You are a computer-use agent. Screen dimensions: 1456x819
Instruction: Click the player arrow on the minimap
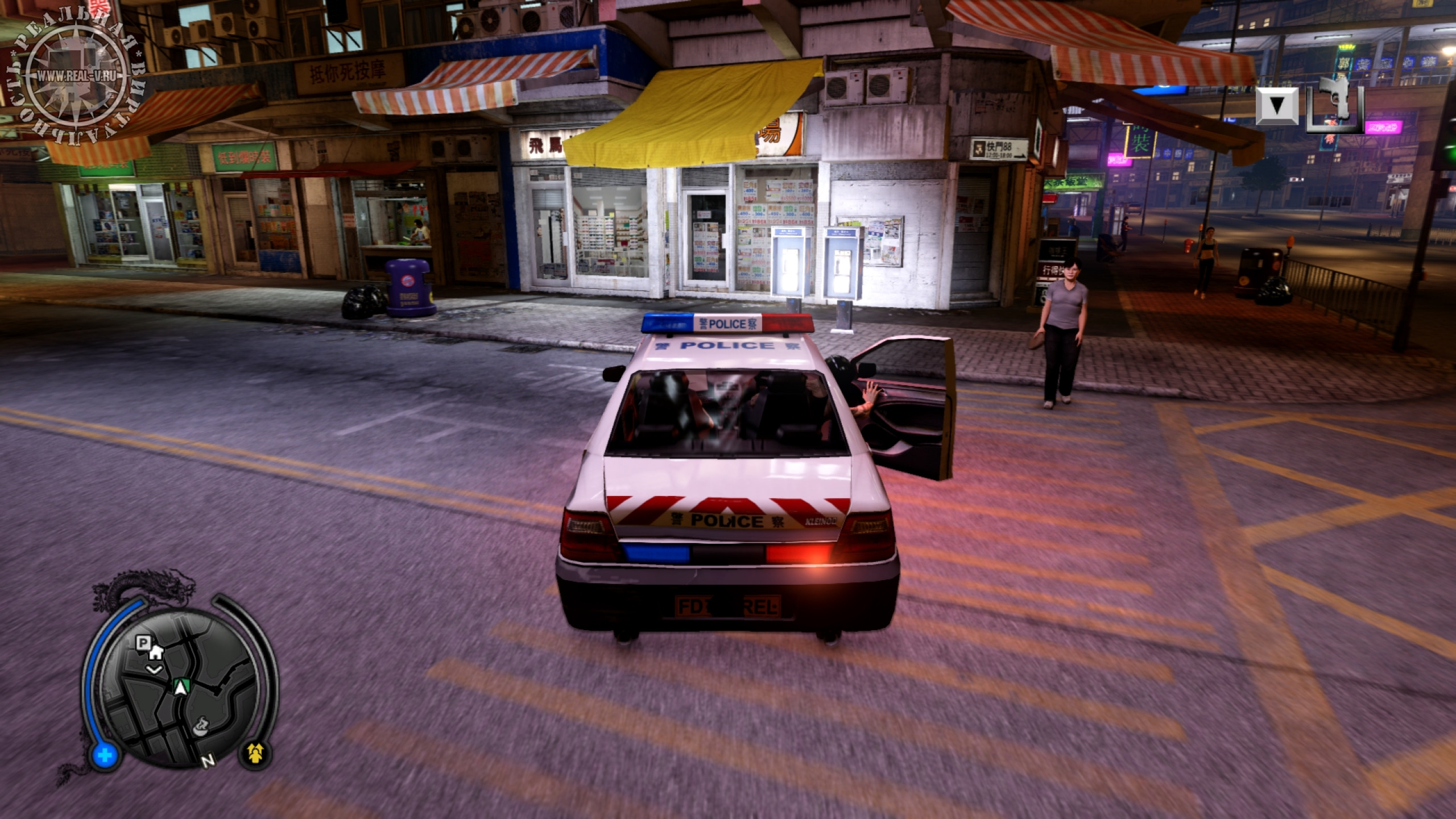click(181, 687)
